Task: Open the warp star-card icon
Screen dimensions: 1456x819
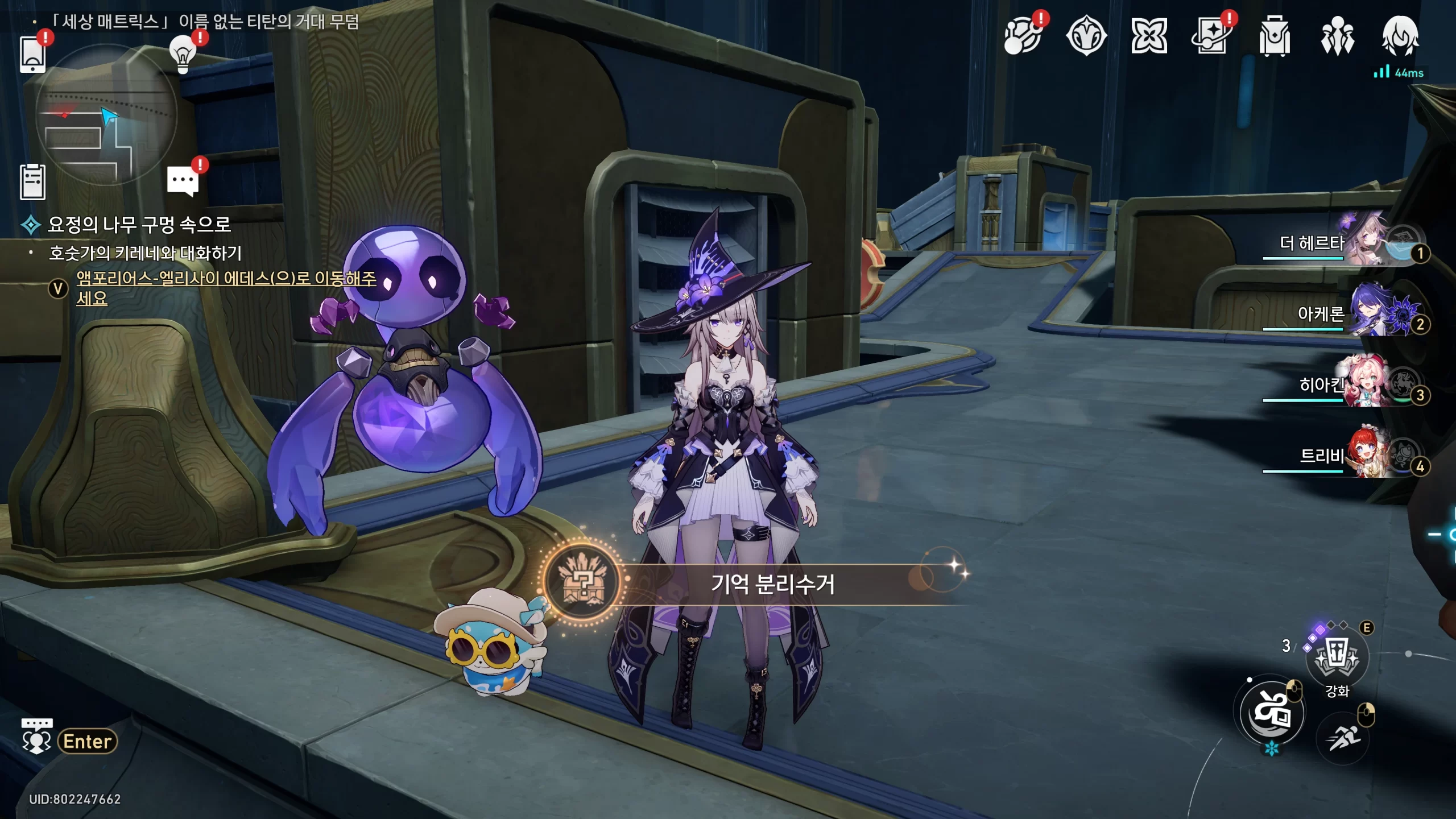Action: pyautogui.click(x=1211, y=36)
